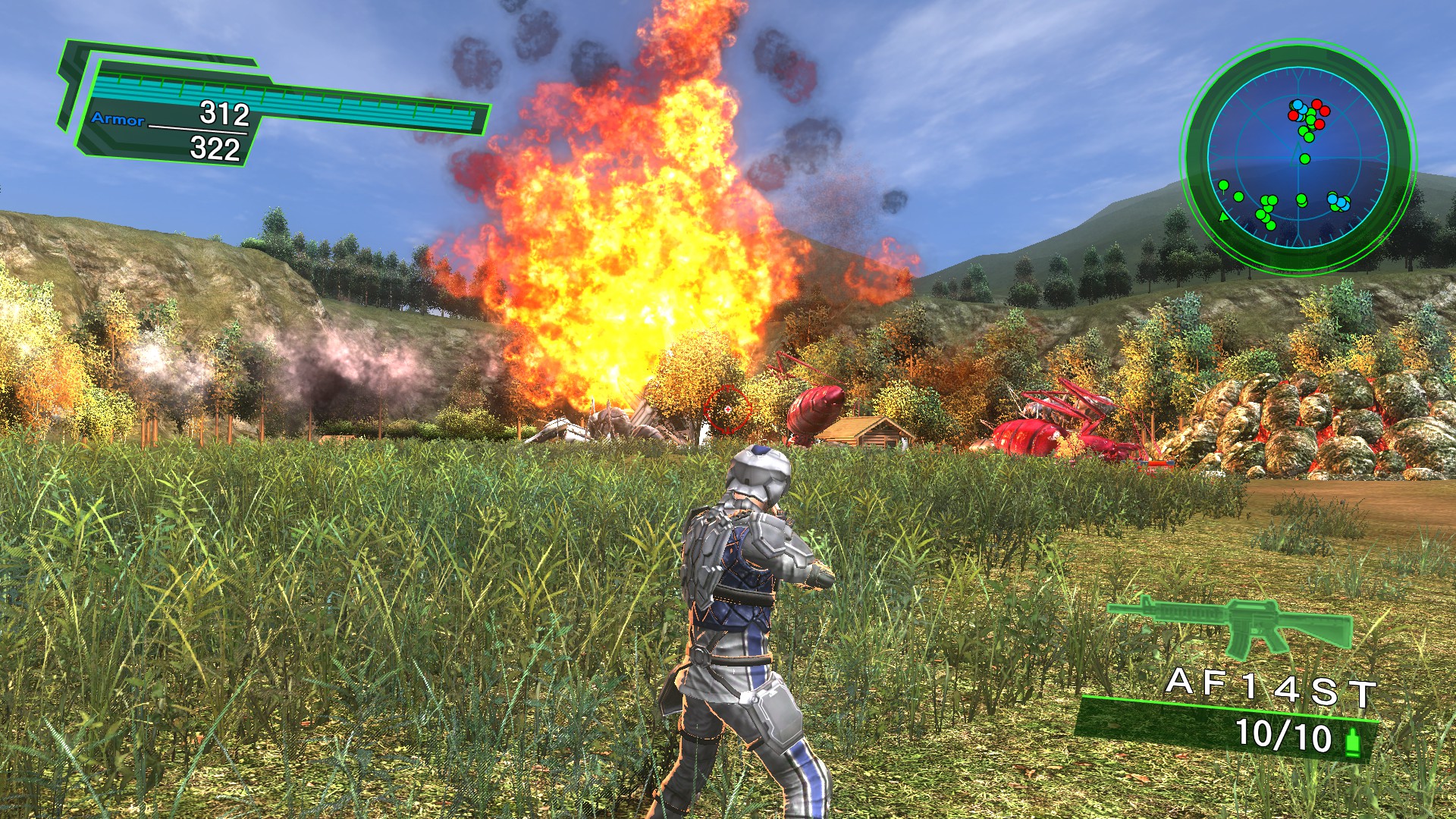Click the circular radar minimap
Viewport: 1456px width, 819px height.
[1298, 157]
